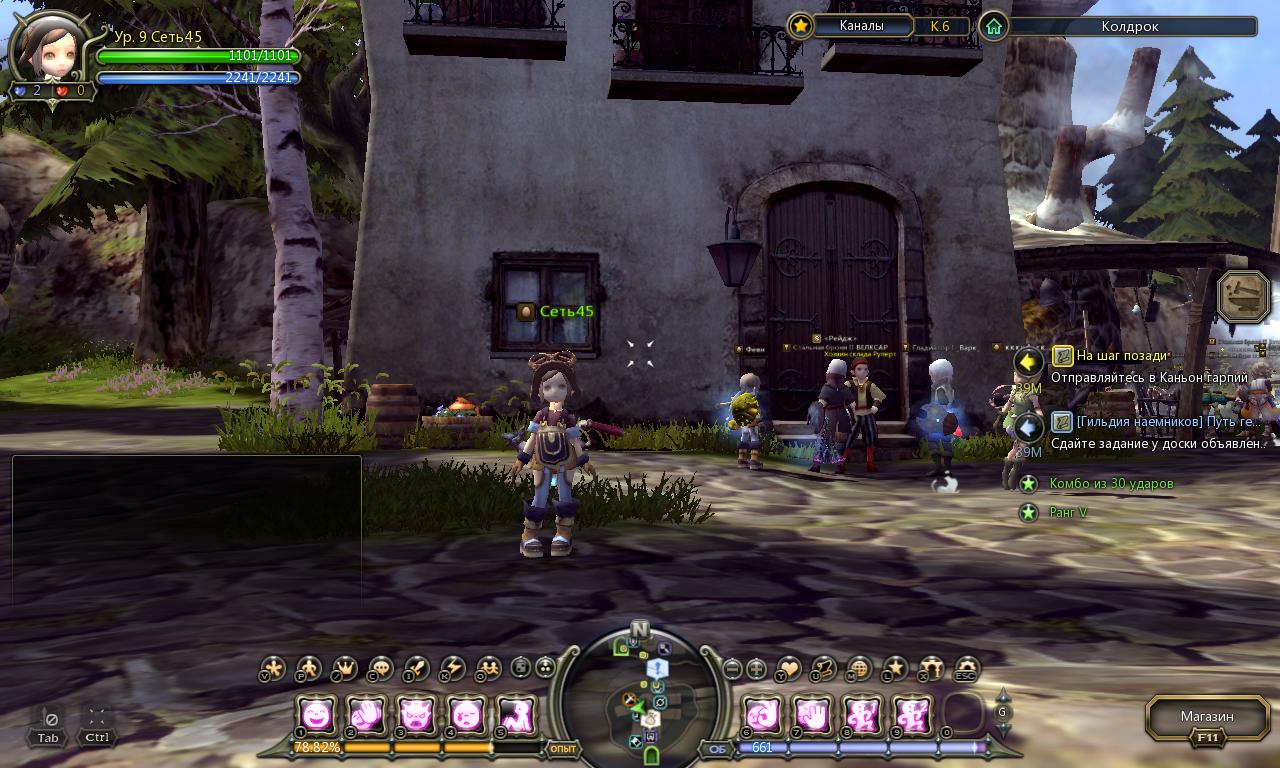1280x768 pixels.
Task: Use the angry face emote in slot 3
Action: click(x=416, y=715)
